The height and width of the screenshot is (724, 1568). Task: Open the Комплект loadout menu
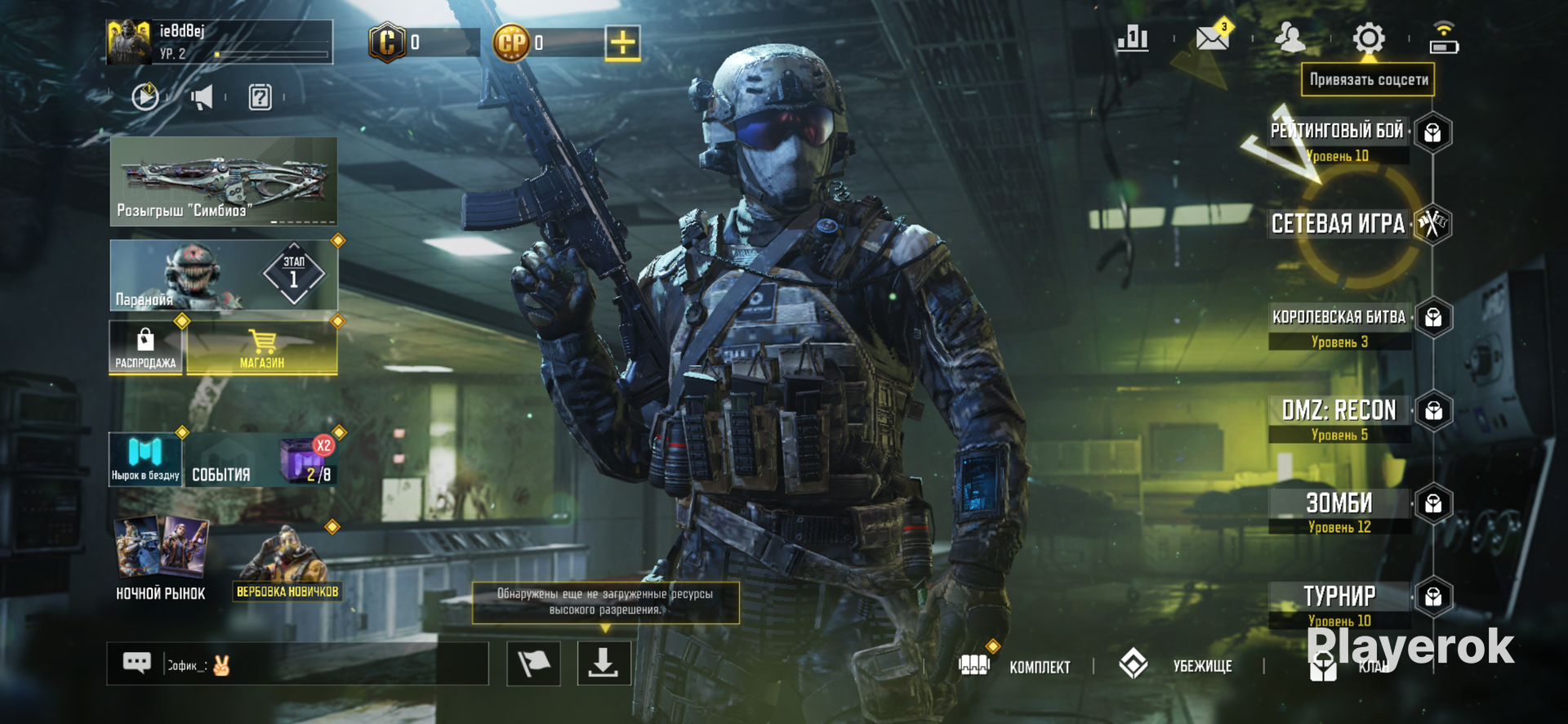[x=1016, y=666]
